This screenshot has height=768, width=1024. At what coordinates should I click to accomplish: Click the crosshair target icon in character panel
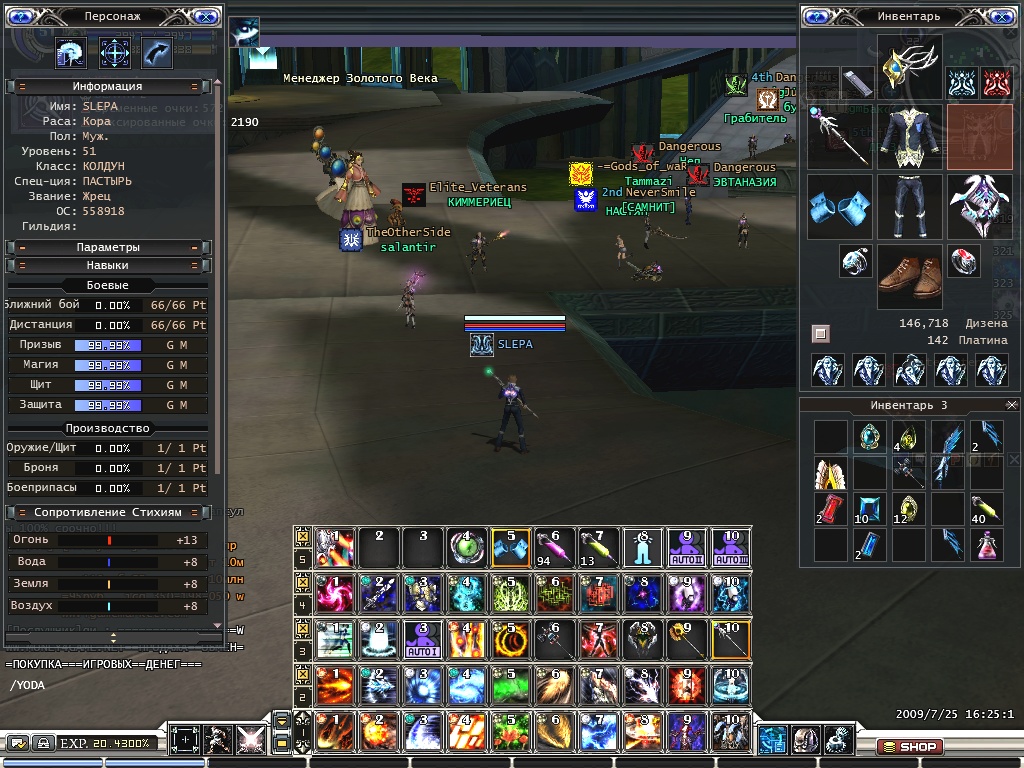115,52
